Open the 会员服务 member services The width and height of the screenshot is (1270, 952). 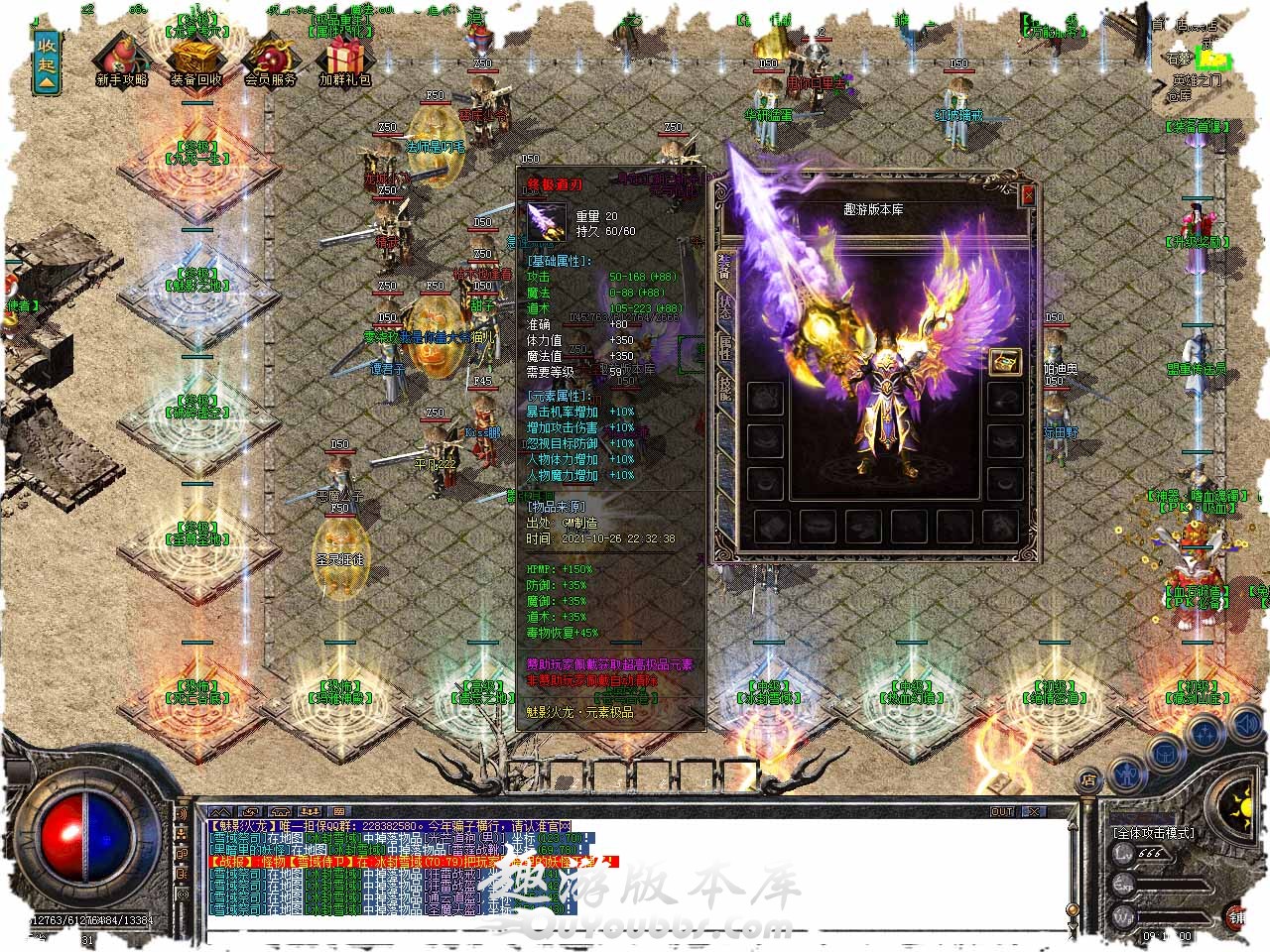pyautogui.click(x=270, y=59)
